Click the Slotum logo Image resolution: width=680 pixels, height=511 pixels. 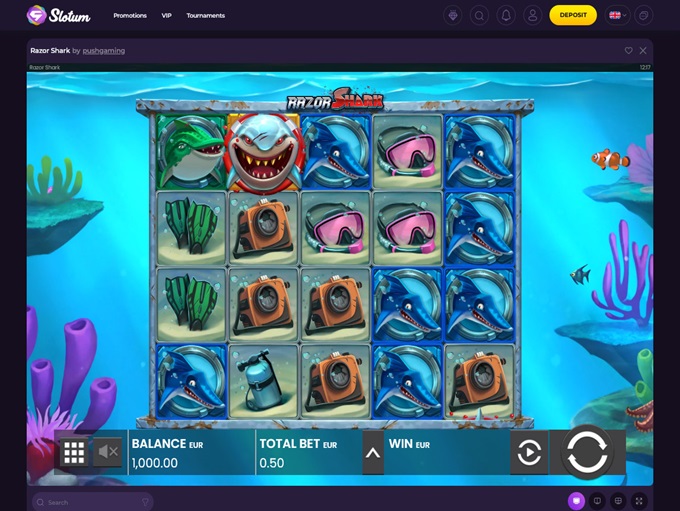[58, 15]
